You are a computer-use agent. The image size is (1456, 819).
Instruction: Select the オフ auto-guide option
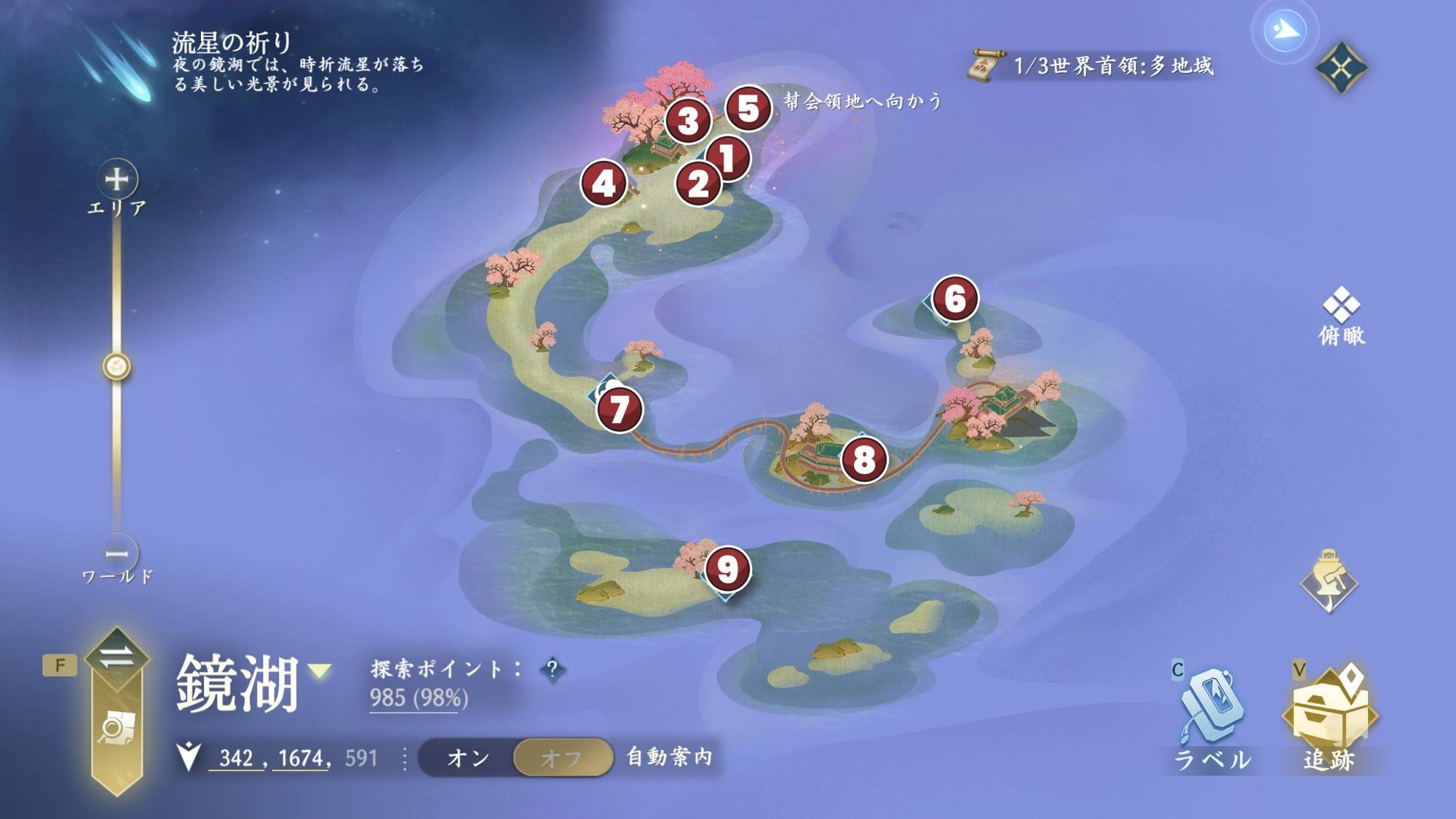tap(561, 758)
